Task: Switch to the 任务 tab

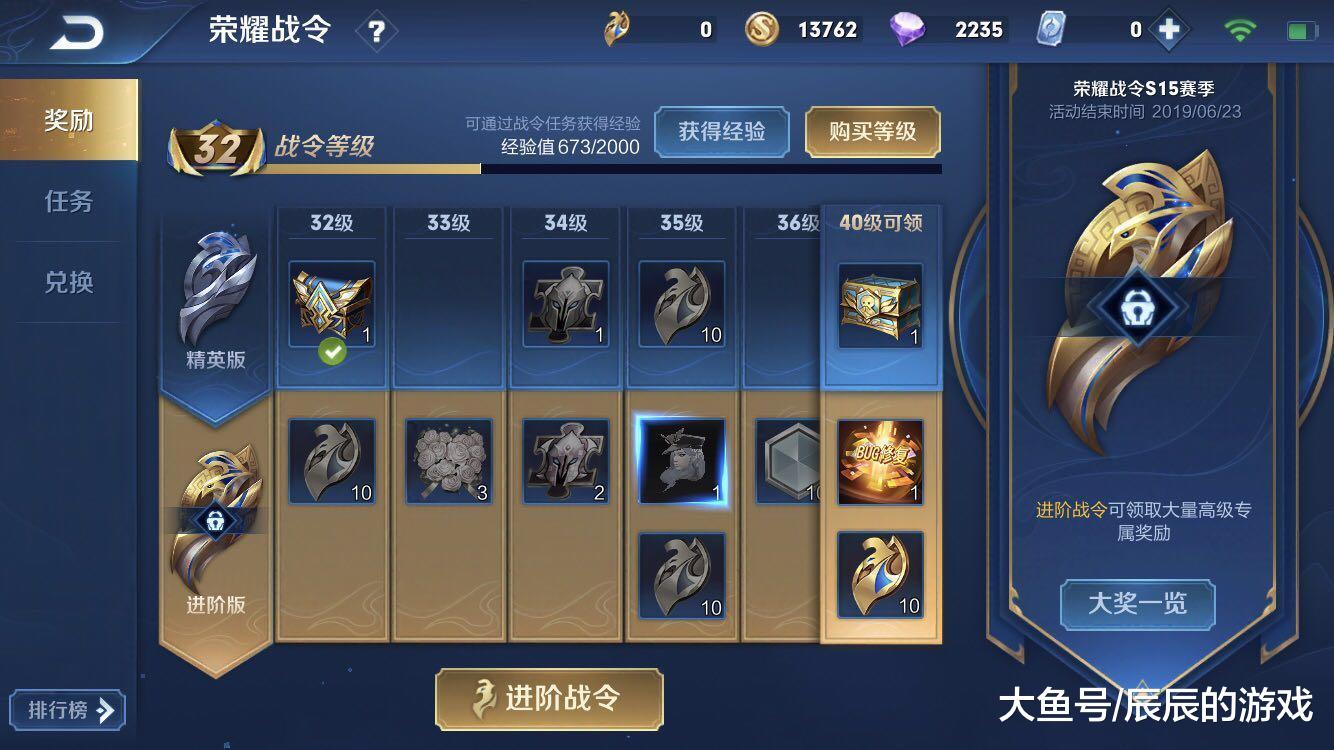Action: pos(70,200)
